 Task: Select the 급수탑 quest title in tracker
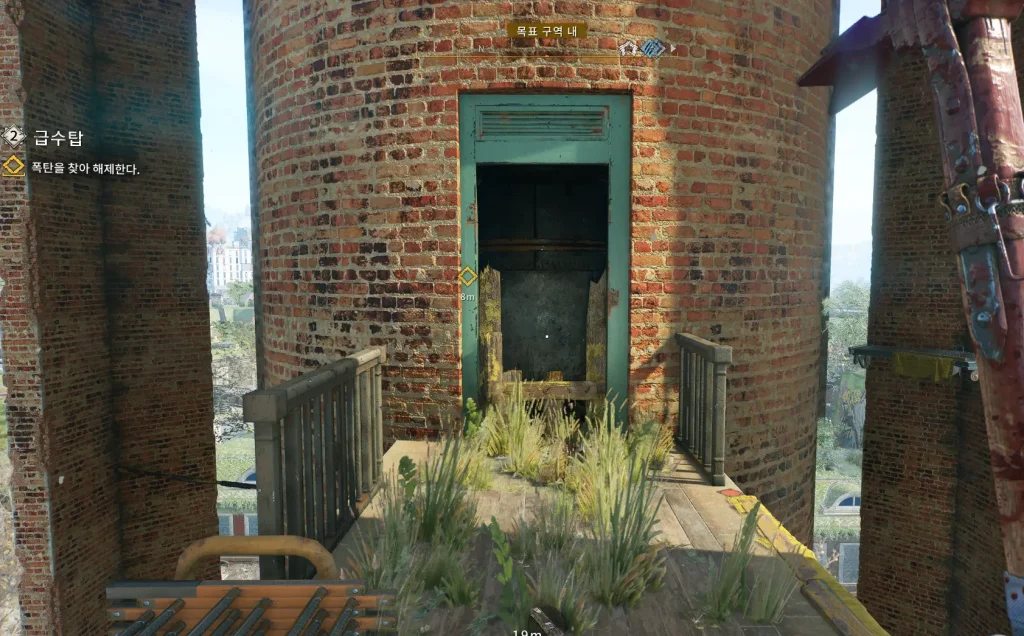[x=56, y=138]
